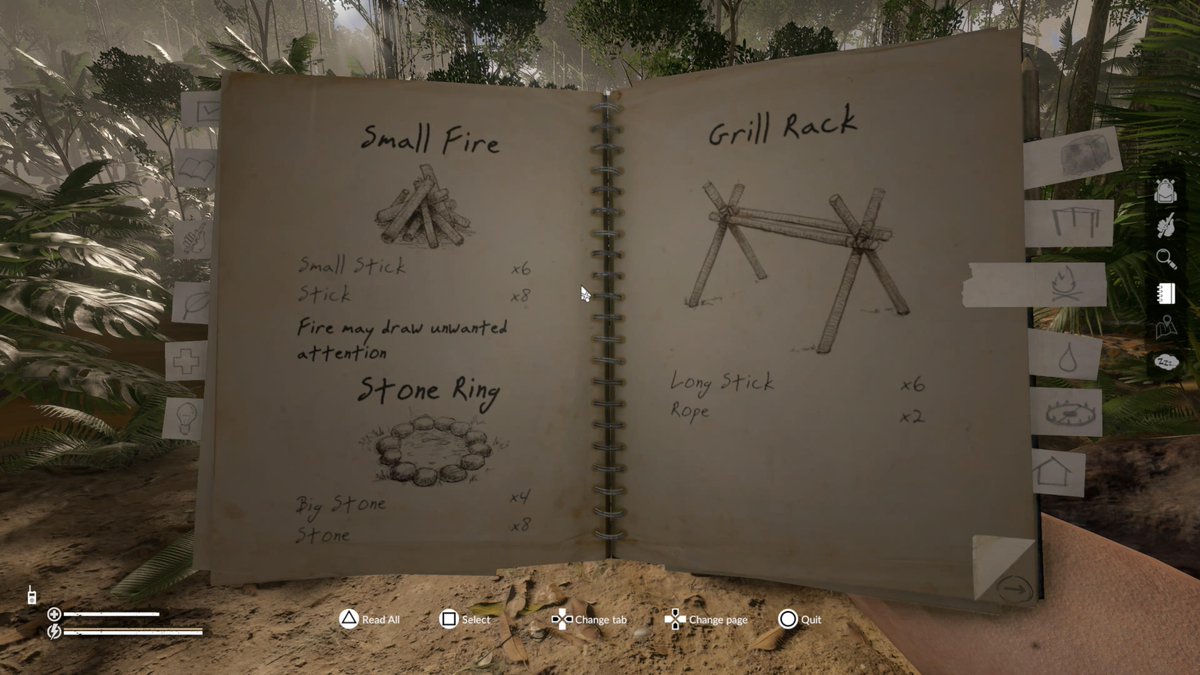Click the magnifying glass inspect icon
Viewport: 1200px width, 675px height.
pos(1165,259)
